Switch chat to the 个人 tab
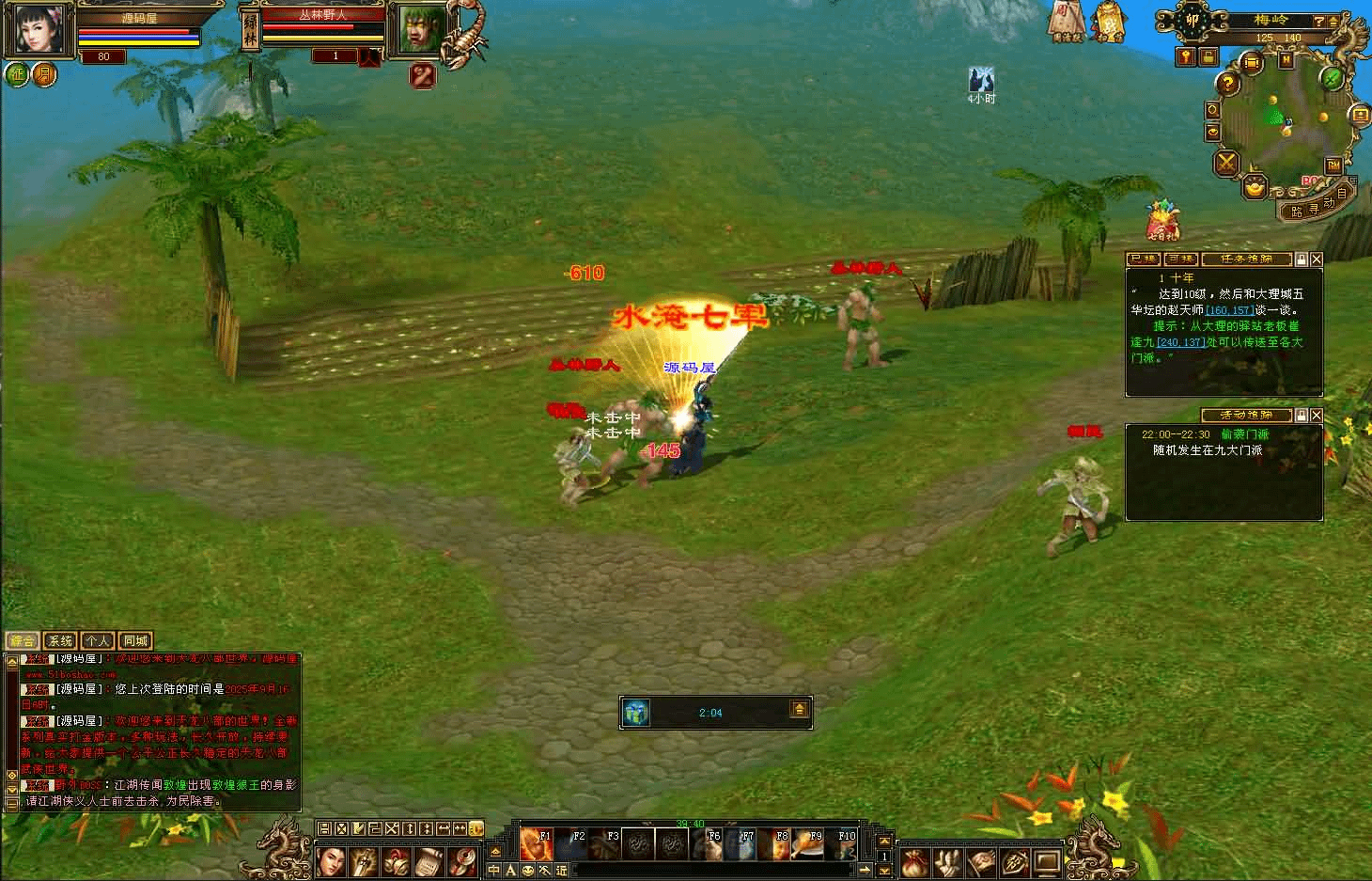1372x881 pixels. (97, 641)
